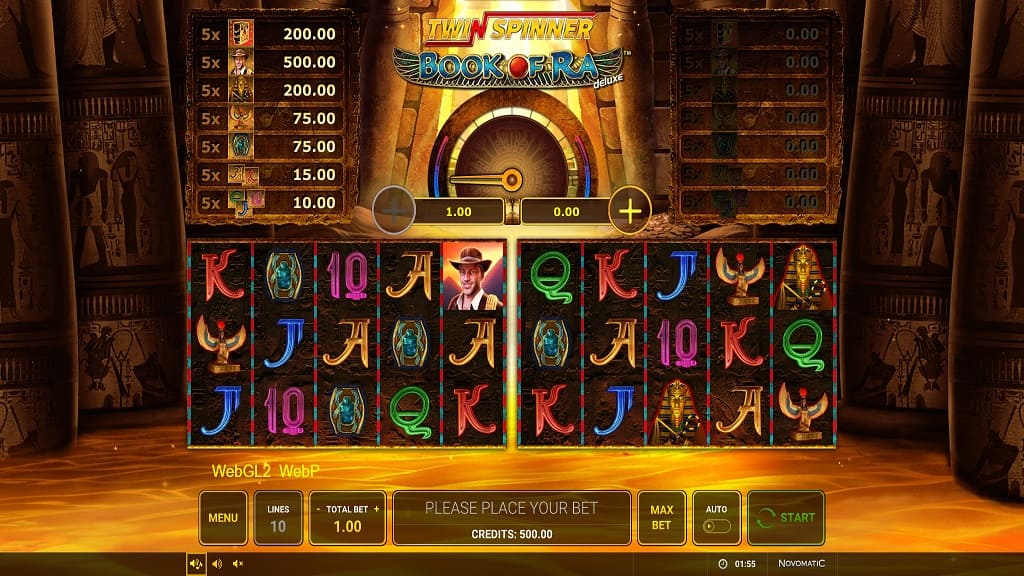Select MAX BET
The height and width of the screenshot is (576, 1024).
coord(661,517)
